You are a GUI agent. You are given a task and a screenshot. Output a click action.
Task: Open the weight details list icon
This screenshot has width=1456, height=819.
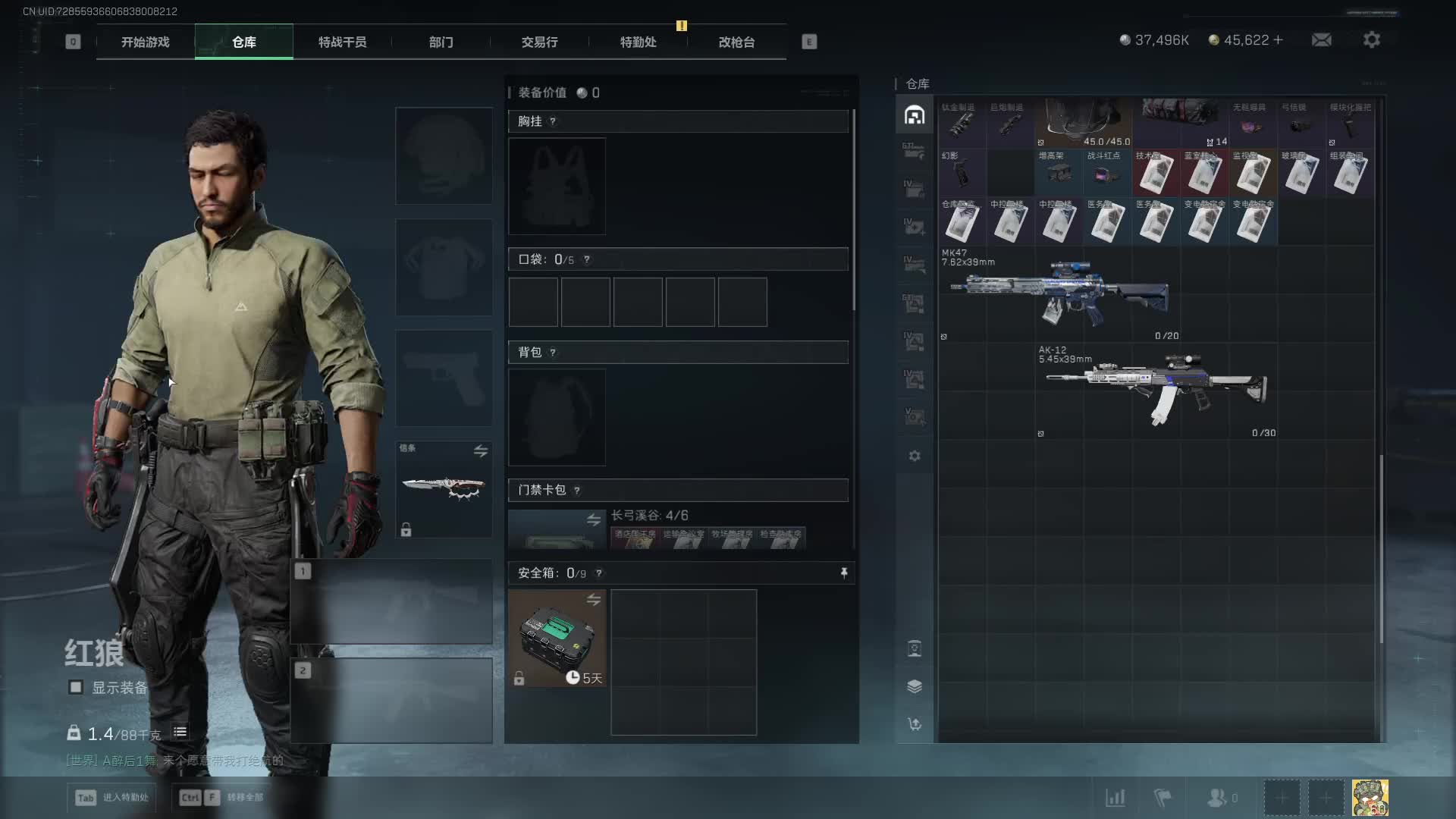point(180,732)
